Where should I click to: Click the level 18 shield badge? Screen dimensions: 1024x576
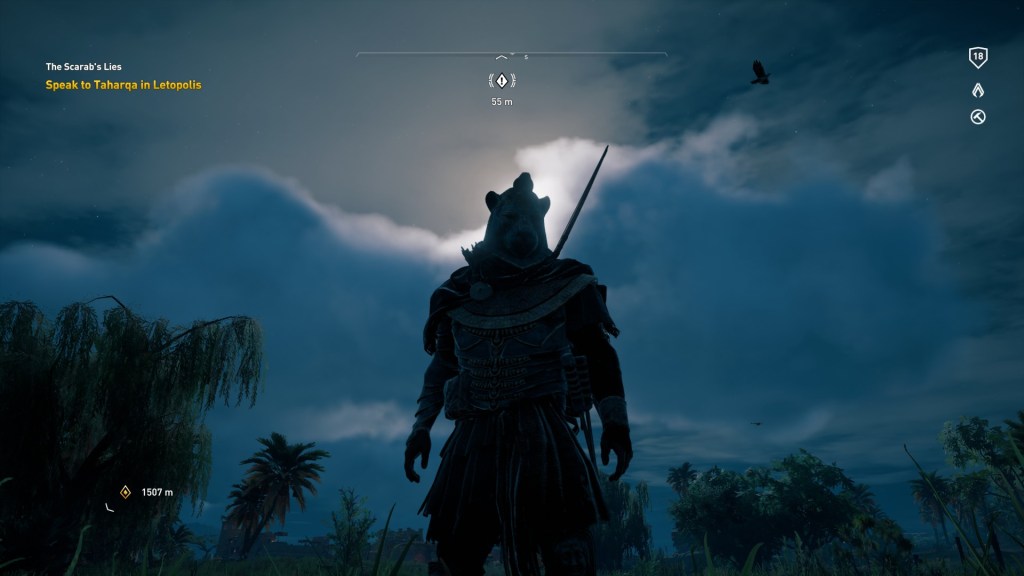click(978, 58)
